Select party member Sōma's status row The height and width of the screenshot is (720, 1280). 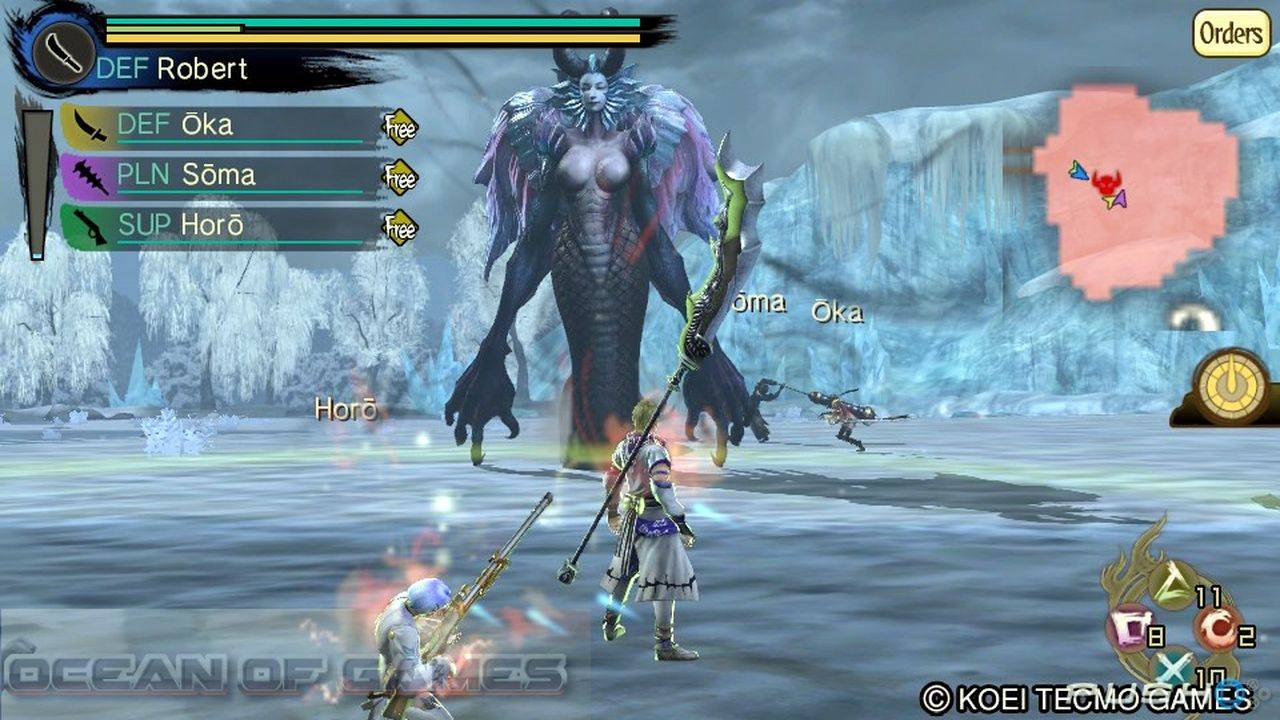click(220, 176)
